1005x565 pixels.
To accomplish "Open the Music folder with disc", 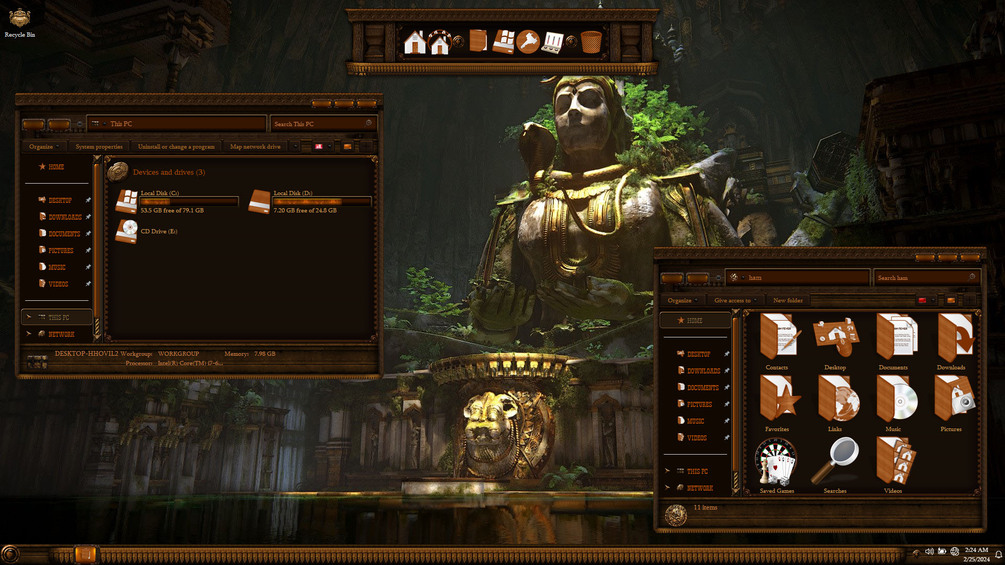I will pyautogui.click(x=893, y=401).
